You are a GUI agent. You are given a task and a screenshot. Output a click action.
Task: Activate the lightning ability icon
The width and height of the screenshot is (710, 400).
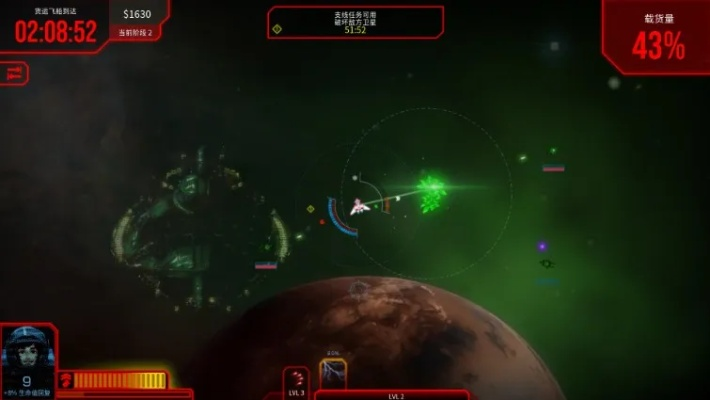[333, 373]
